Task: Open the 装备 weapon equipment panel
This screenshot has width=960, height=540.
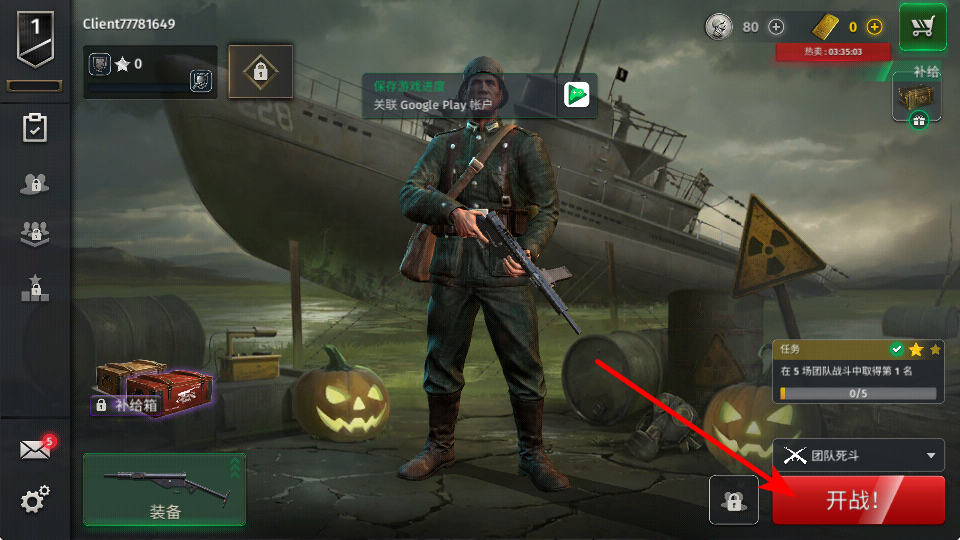Action: click(x=165, y=489)
